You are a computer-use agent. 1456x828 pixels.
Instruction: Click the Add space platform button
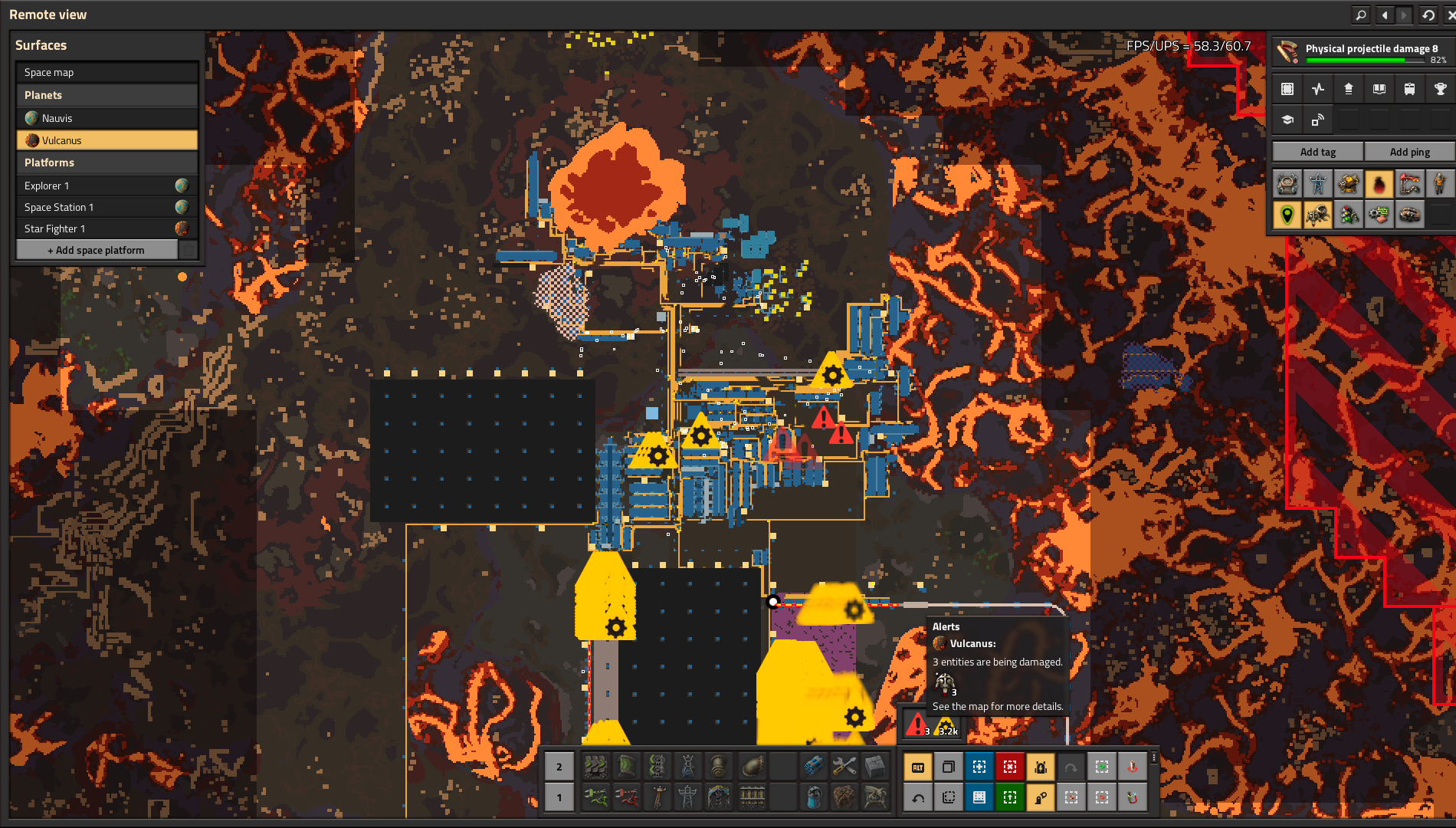coord(97,250)
